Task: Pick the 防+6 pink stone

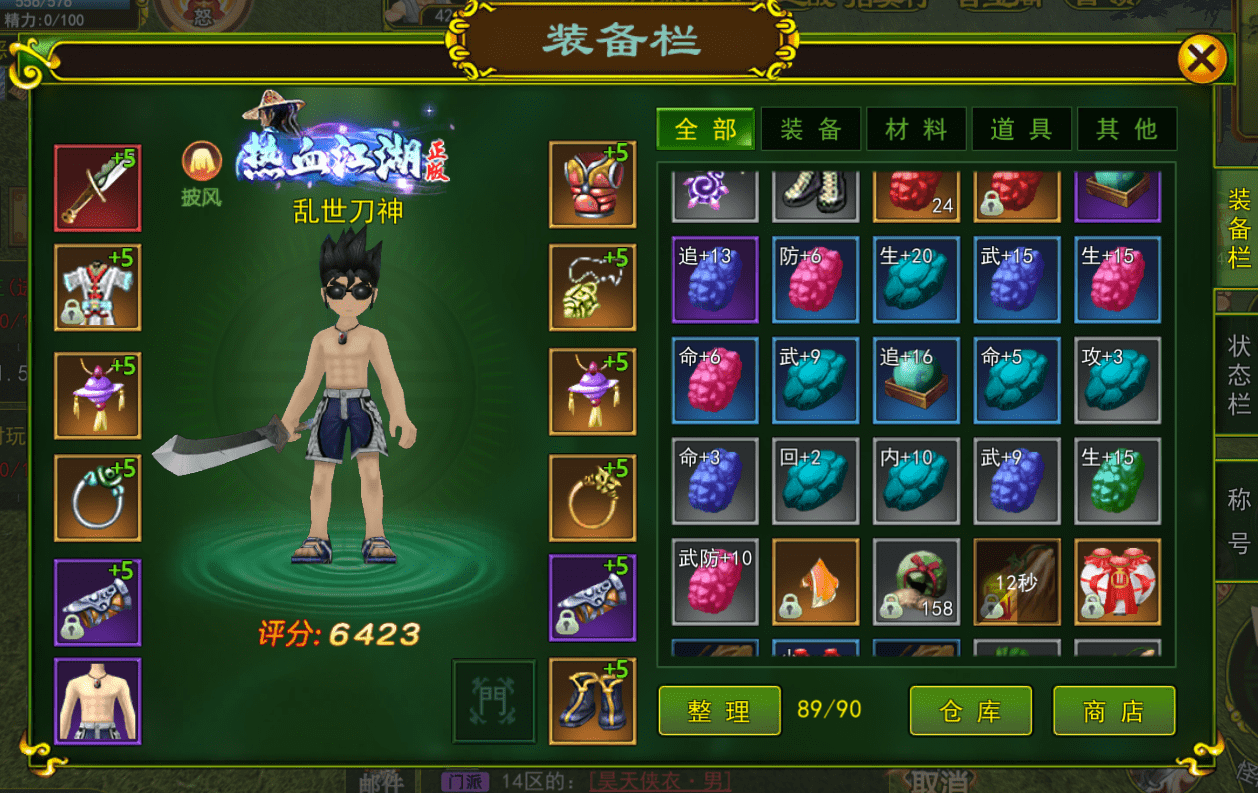Action: pos(816,279)
